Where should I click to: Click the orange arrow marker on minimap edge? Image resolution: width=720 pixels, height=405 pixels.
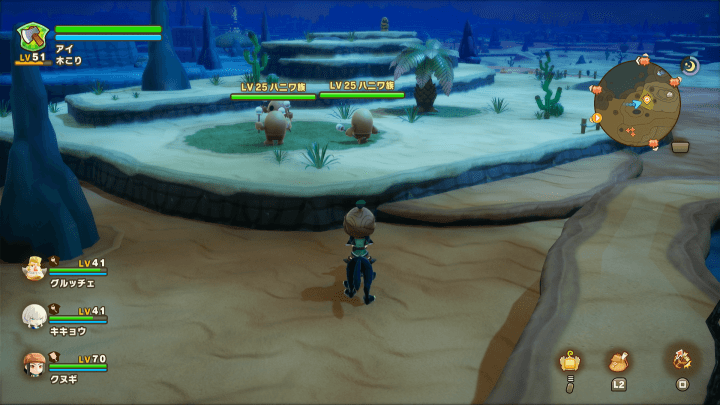(x=597, y=118)
